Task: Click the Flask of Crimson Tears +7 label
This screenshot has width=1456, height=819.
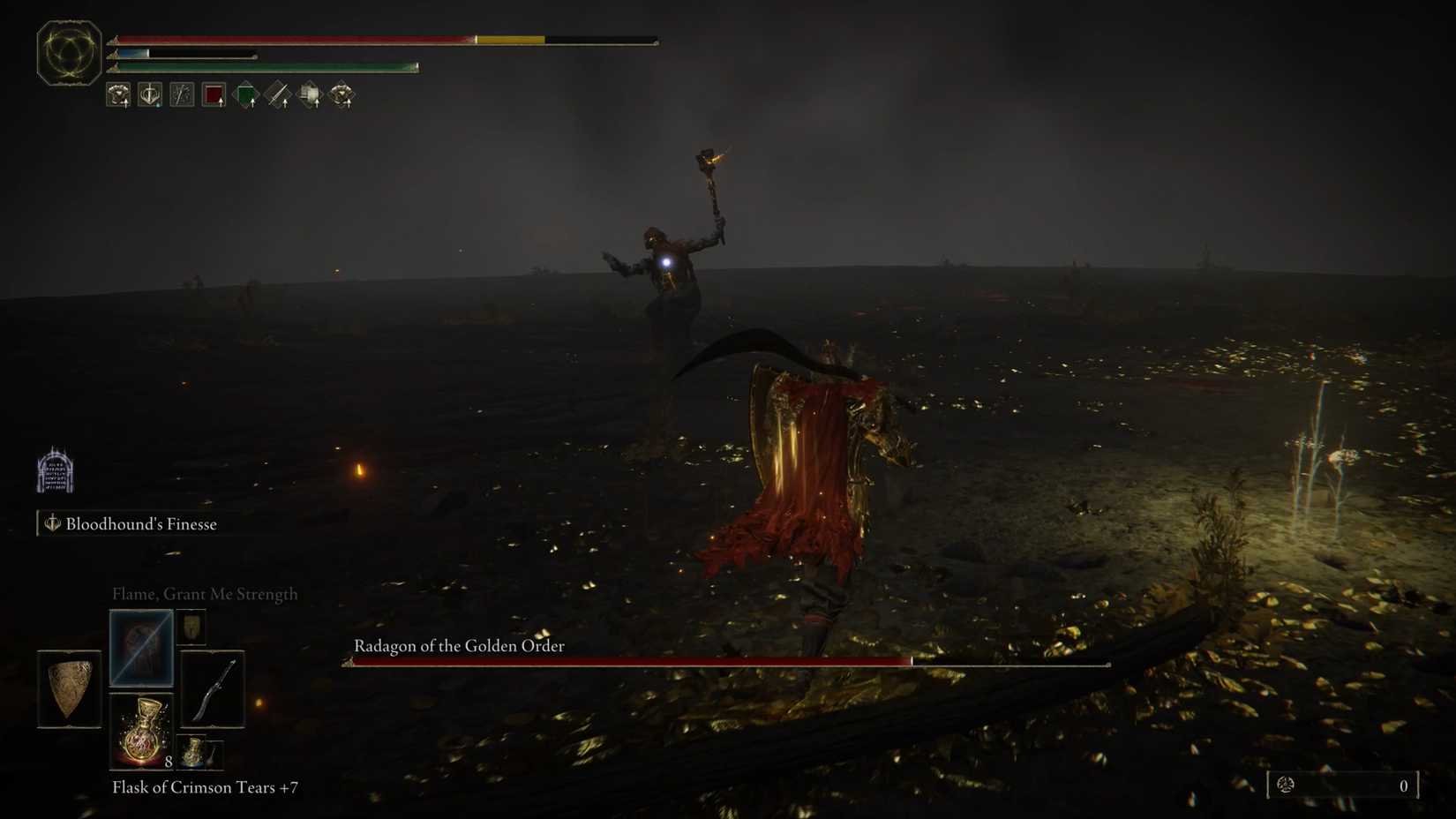Action: tap(206, 787)
